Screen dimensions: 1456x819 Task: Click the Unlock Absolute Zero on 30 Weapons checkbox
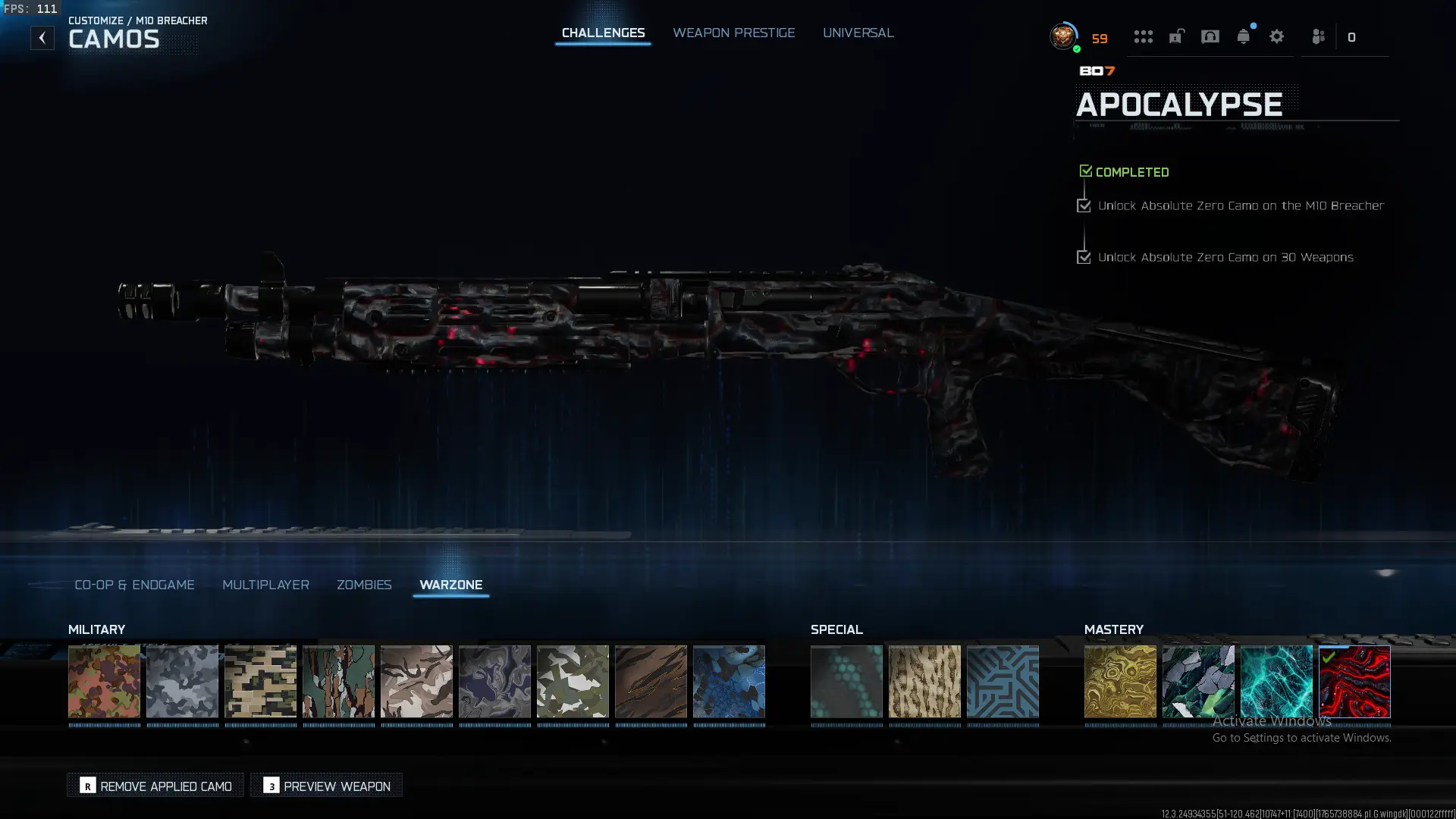[x=1084, y=257]
